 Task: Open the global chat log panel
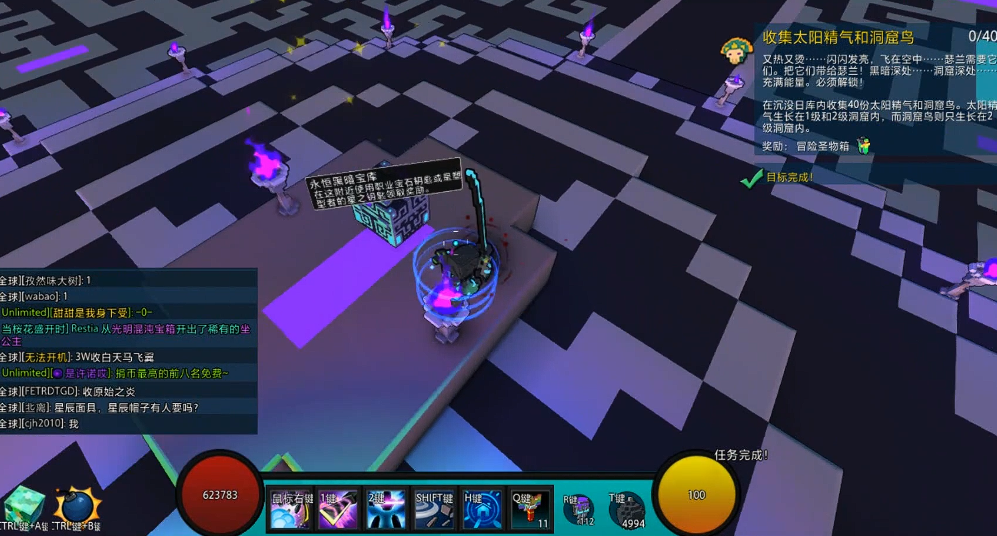point(128,351)
